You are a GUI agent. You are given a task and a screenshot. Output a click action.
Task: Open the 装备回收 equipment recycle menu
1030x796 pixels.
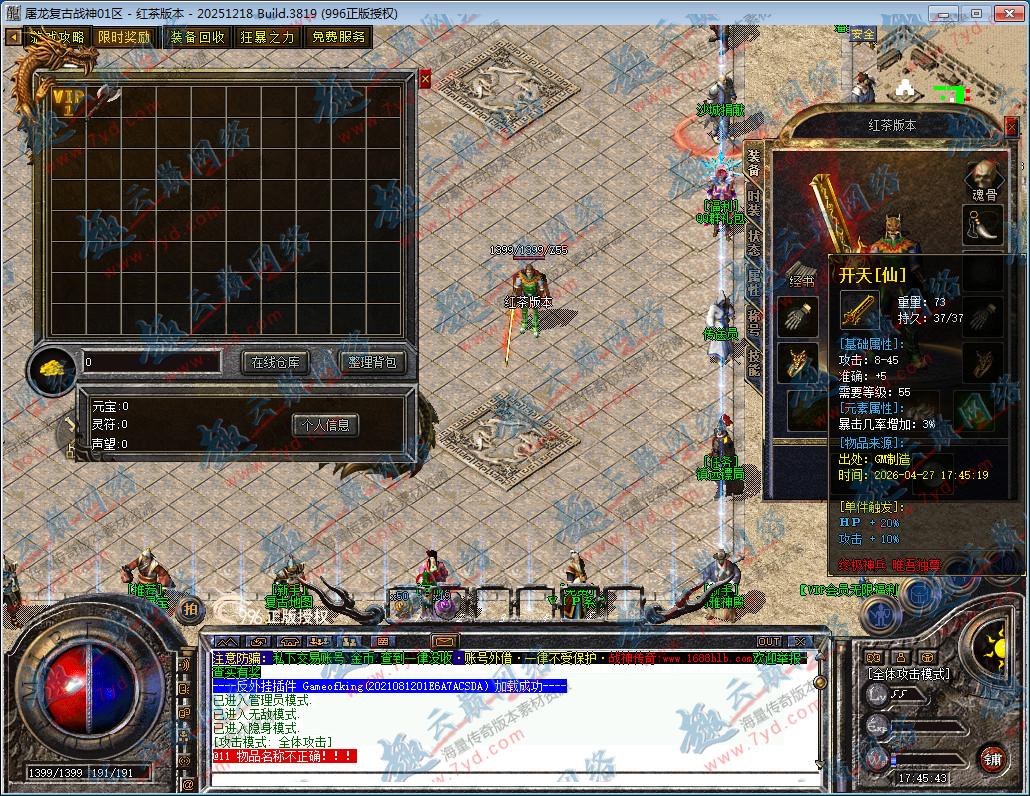(197, 37)
